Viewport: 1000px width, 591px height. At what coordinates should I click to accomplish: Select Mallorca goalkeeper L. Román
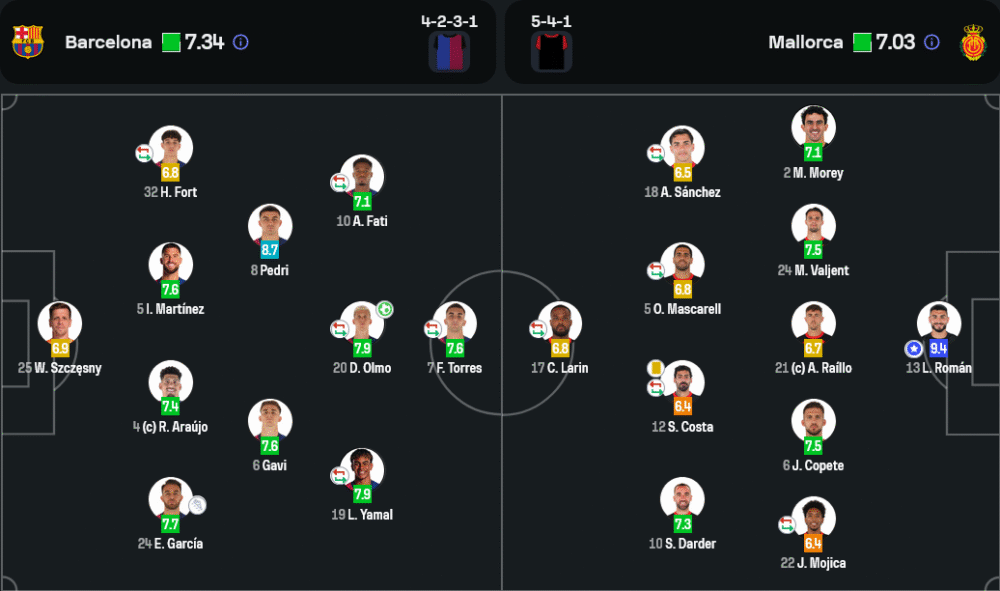(939, 325)
